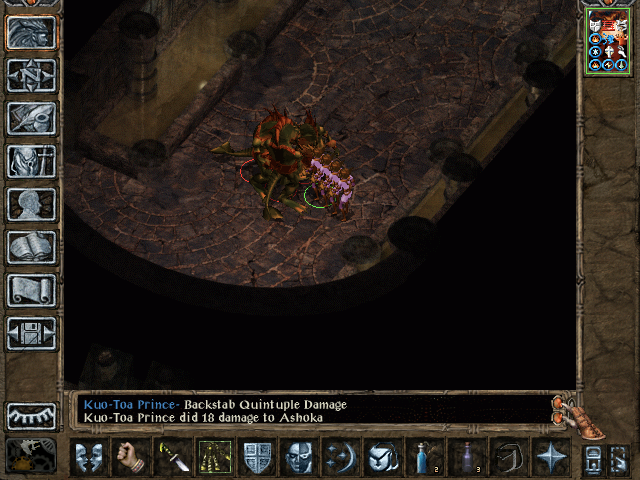Activate the shield guard button

click(257, 457)
